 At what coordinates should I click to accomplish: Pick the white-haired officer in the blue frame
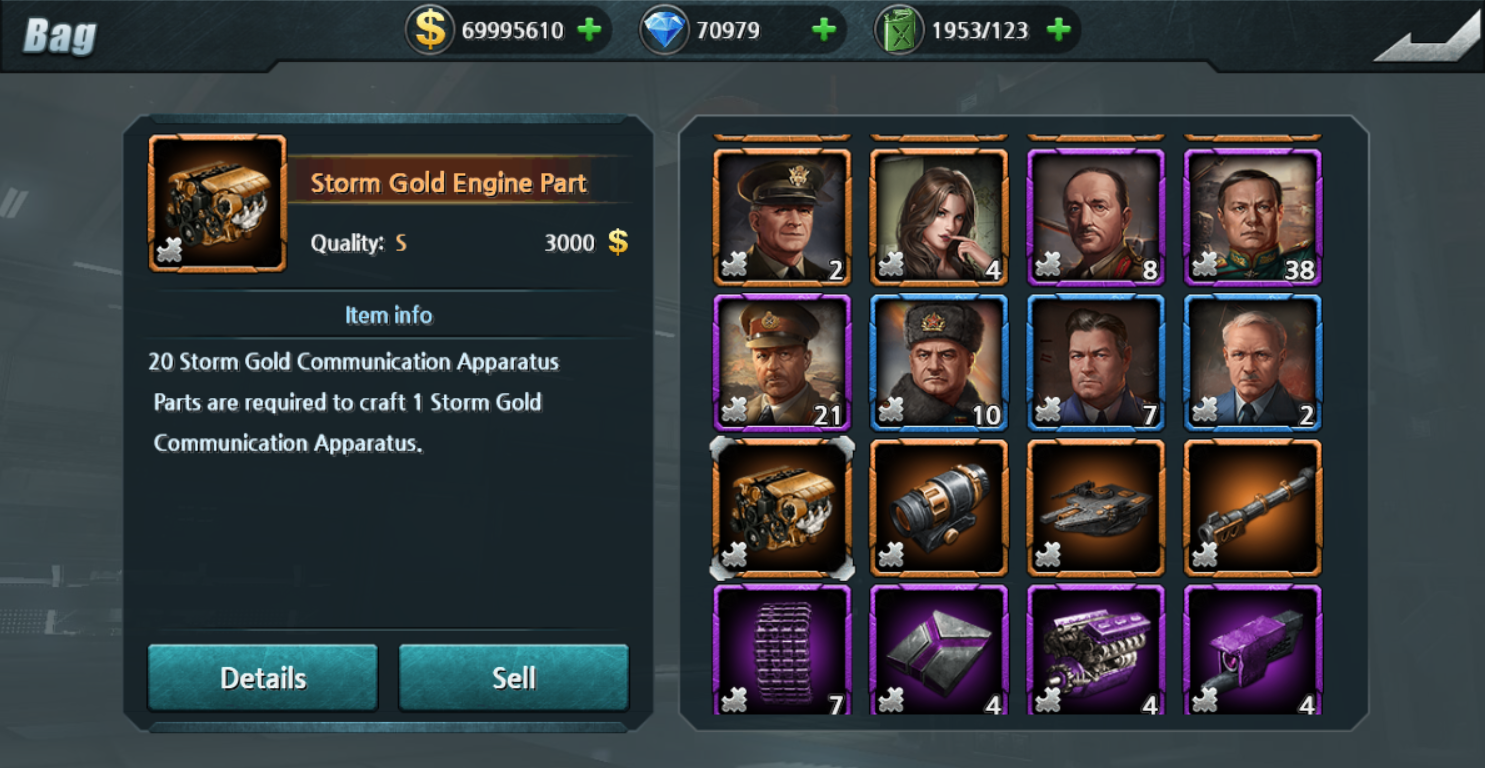[1253, 362]
